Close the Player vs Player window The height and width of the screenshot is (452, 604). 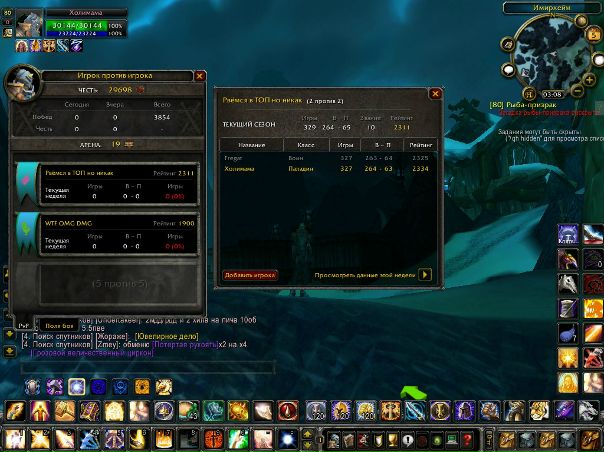coord(200,75)
